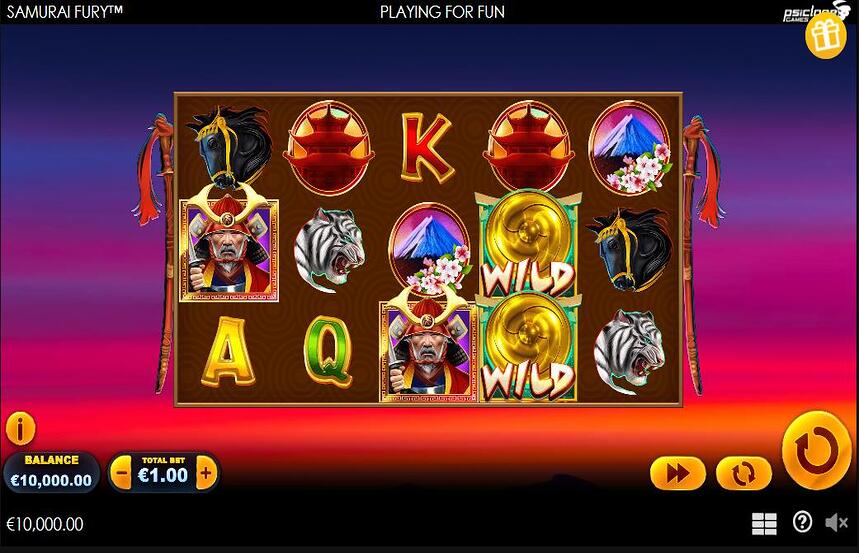
Task: Activate the fast-forward turbo spin button
Action: point(677,473)
